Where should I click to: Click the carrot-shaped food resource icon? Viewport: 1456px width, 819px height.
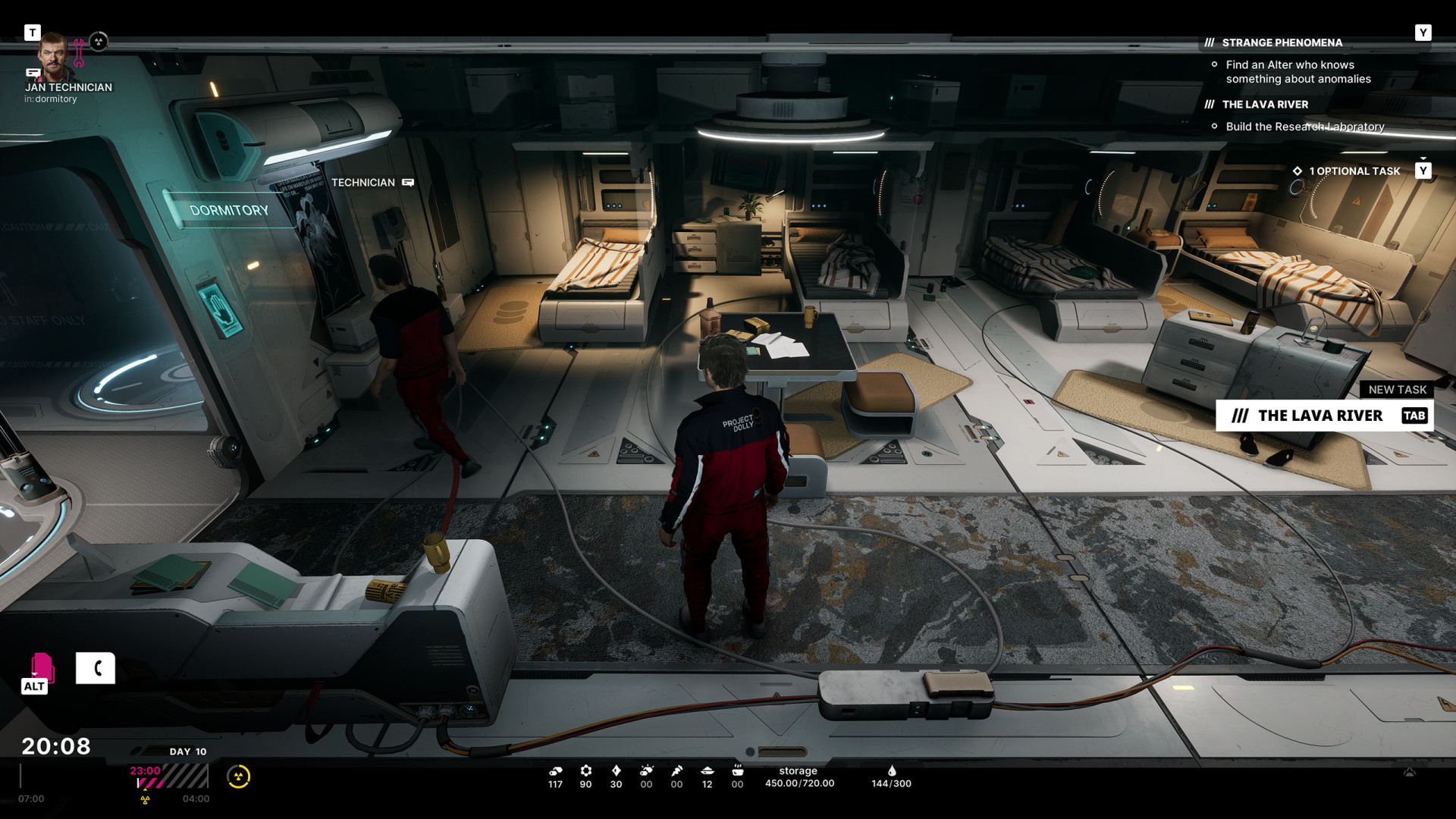(676, 770)
